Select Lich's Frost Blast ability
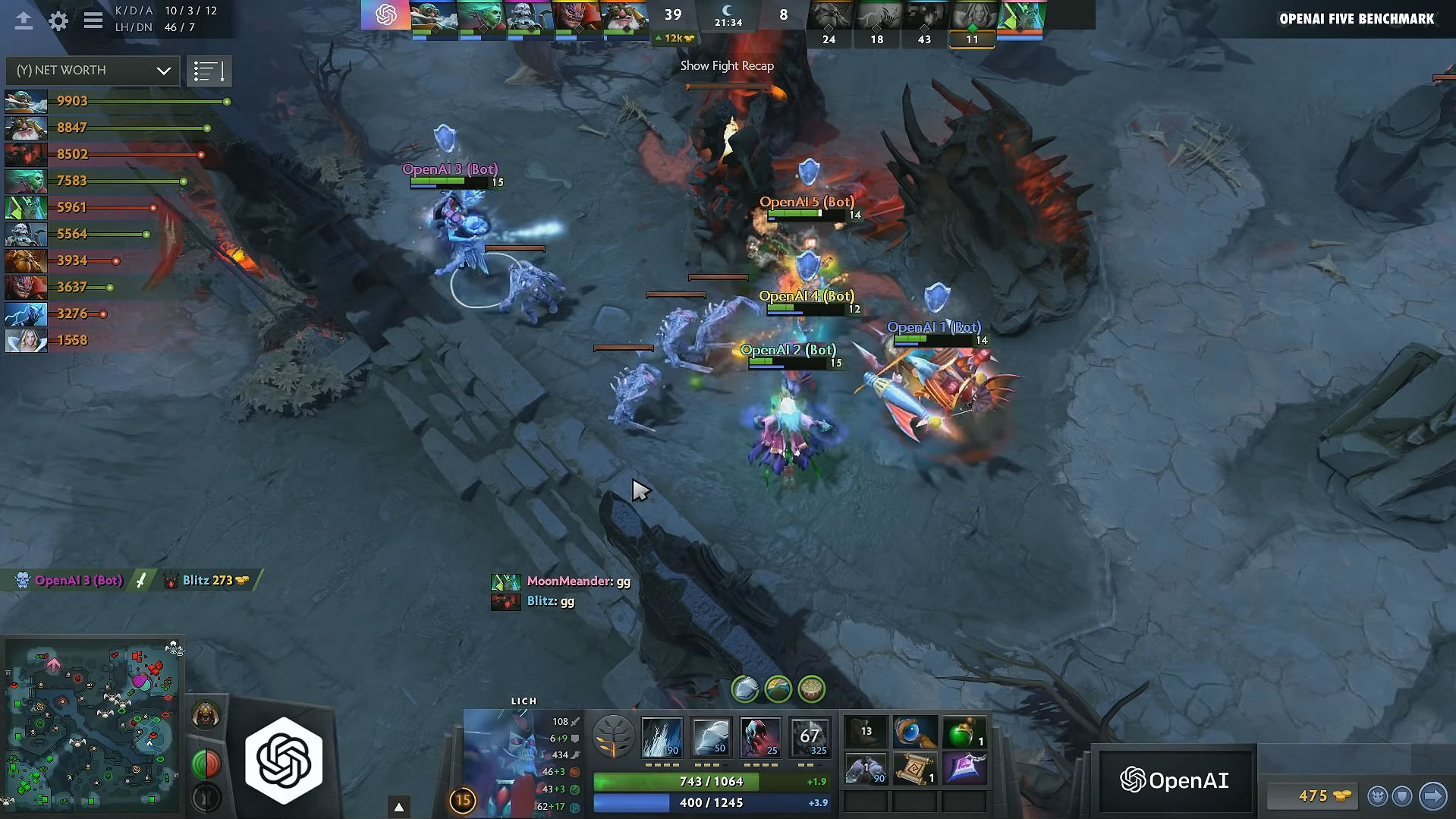 [x=662, y=737]
